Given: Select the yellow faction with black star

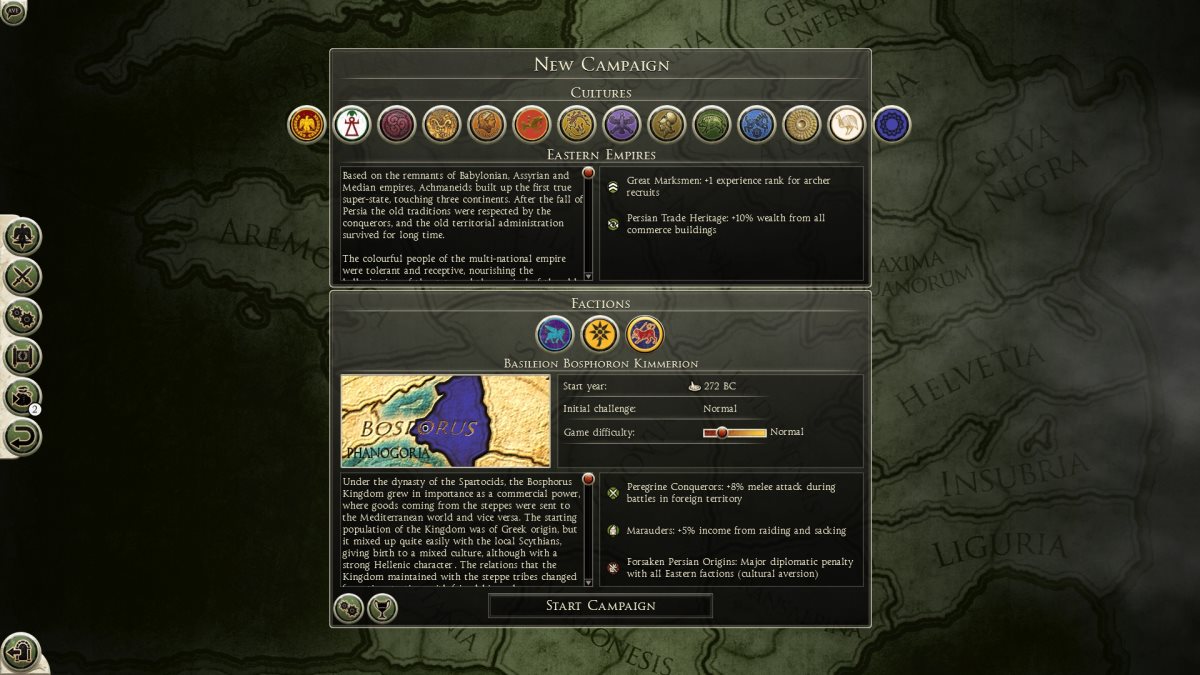Looking at the screenshot, I should point(600,334).
